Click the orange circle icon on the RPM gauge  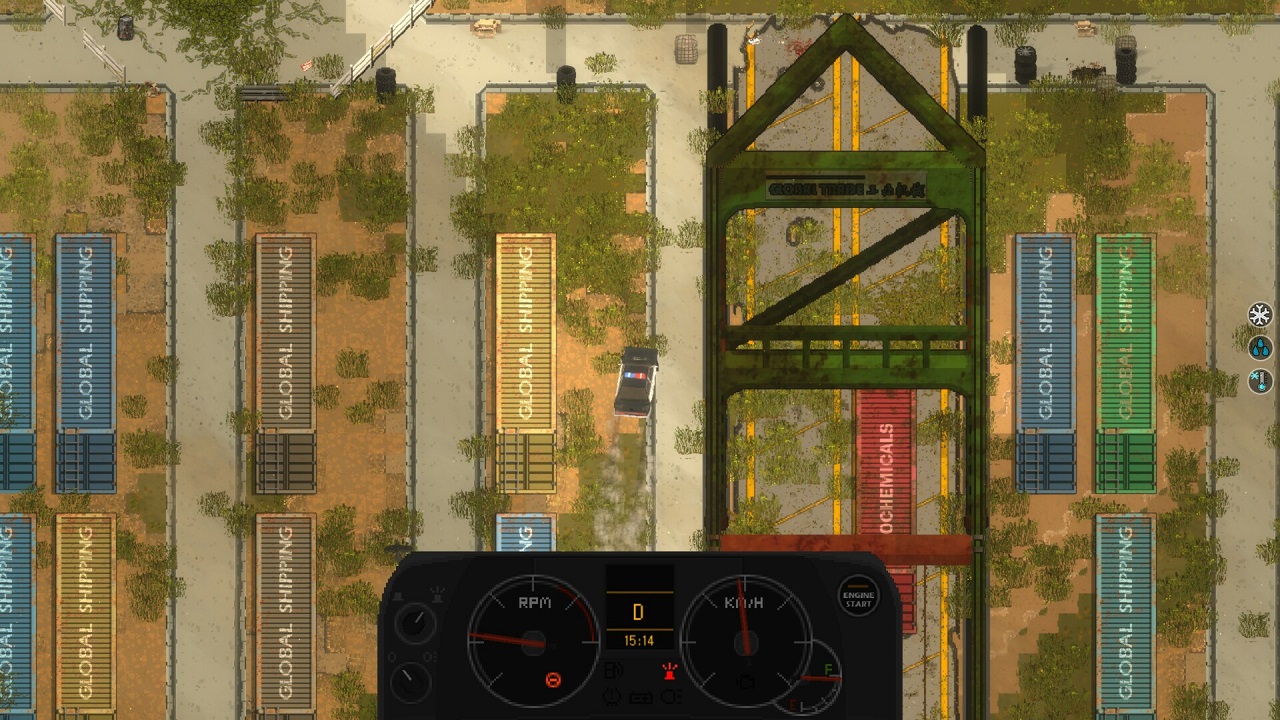point(551,681)
